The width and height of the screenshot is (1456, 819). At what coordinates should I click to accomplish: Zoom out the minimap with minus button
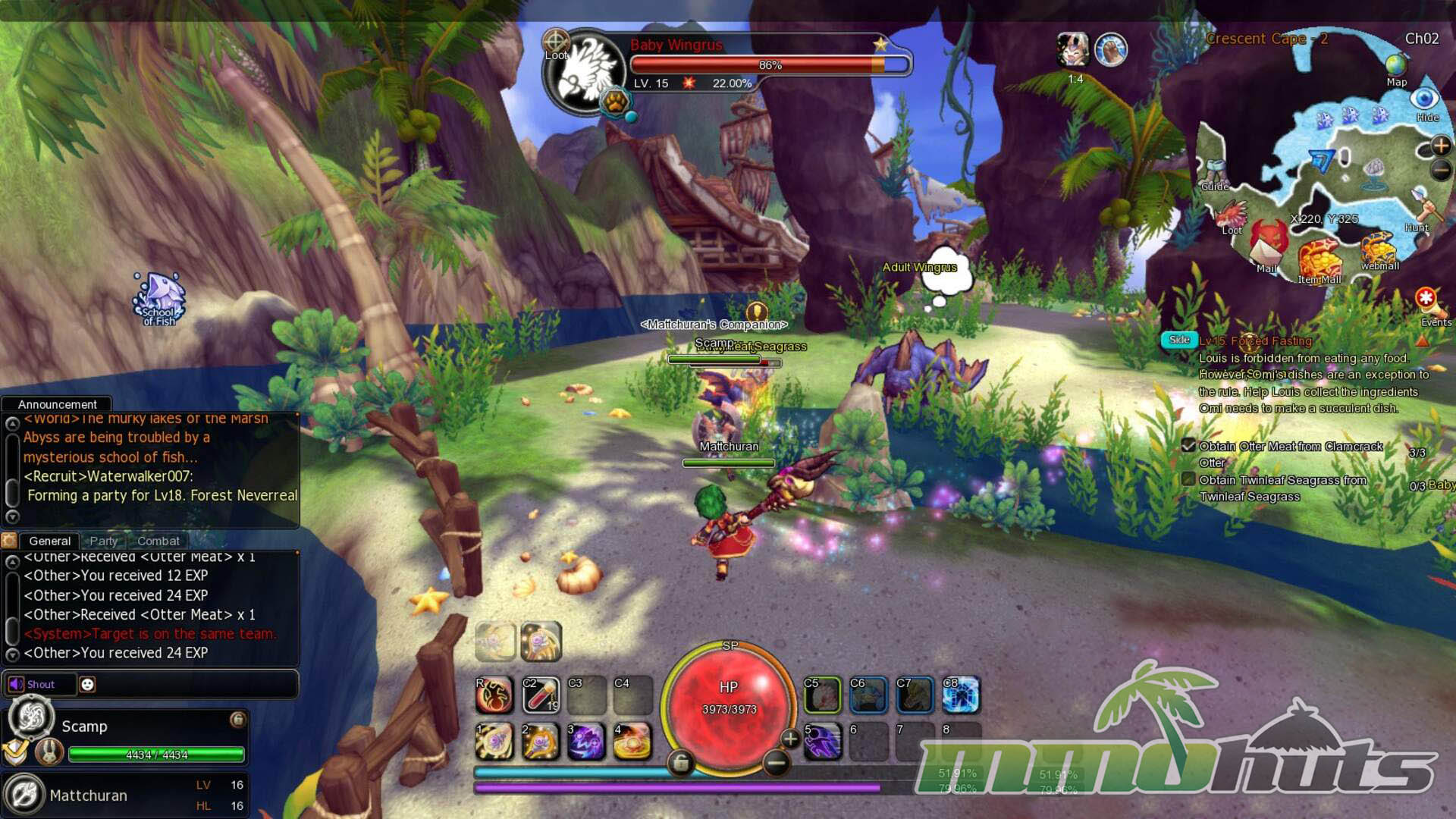[x=1441, y=171]
